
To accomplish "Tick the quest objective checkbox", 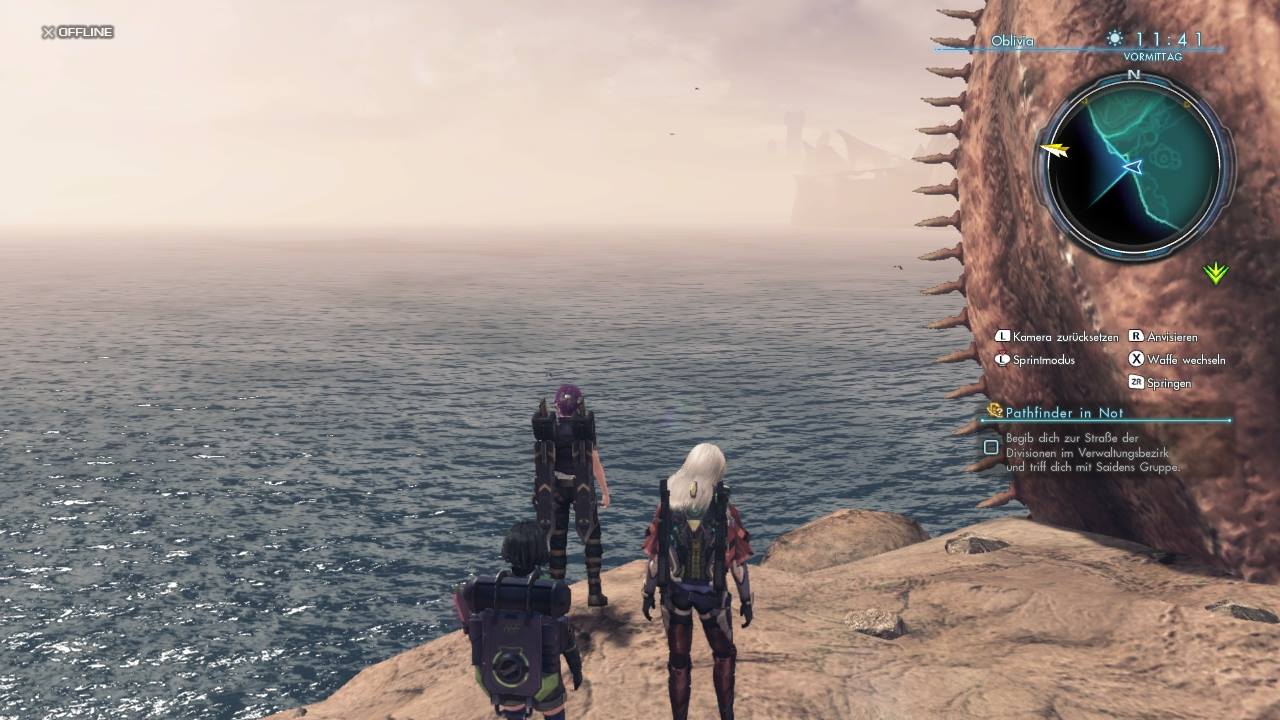I will click(991, 447).
